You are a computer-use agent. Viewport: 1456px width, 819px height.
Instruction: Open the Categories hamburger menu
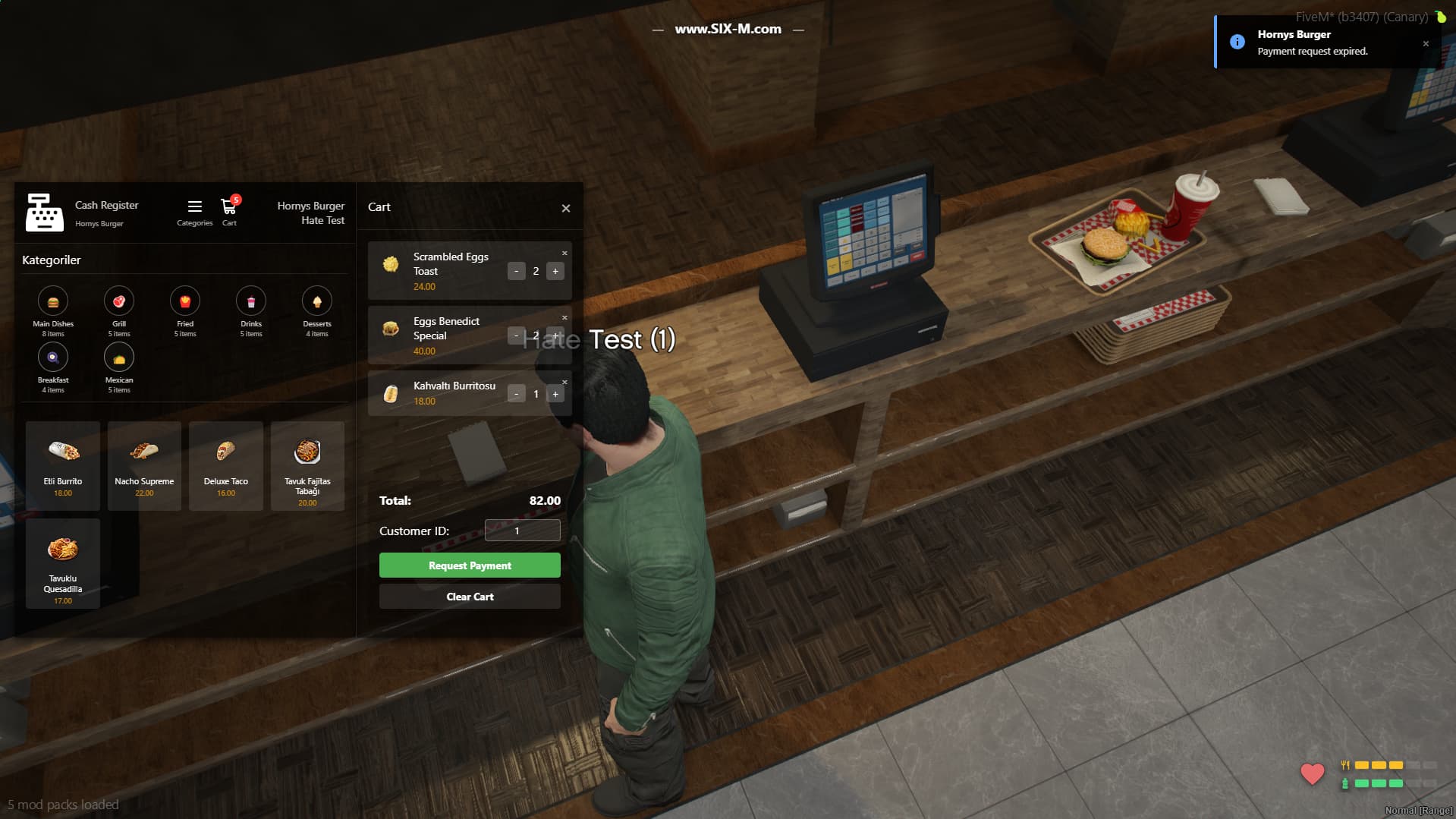click(x=194, y=206)
